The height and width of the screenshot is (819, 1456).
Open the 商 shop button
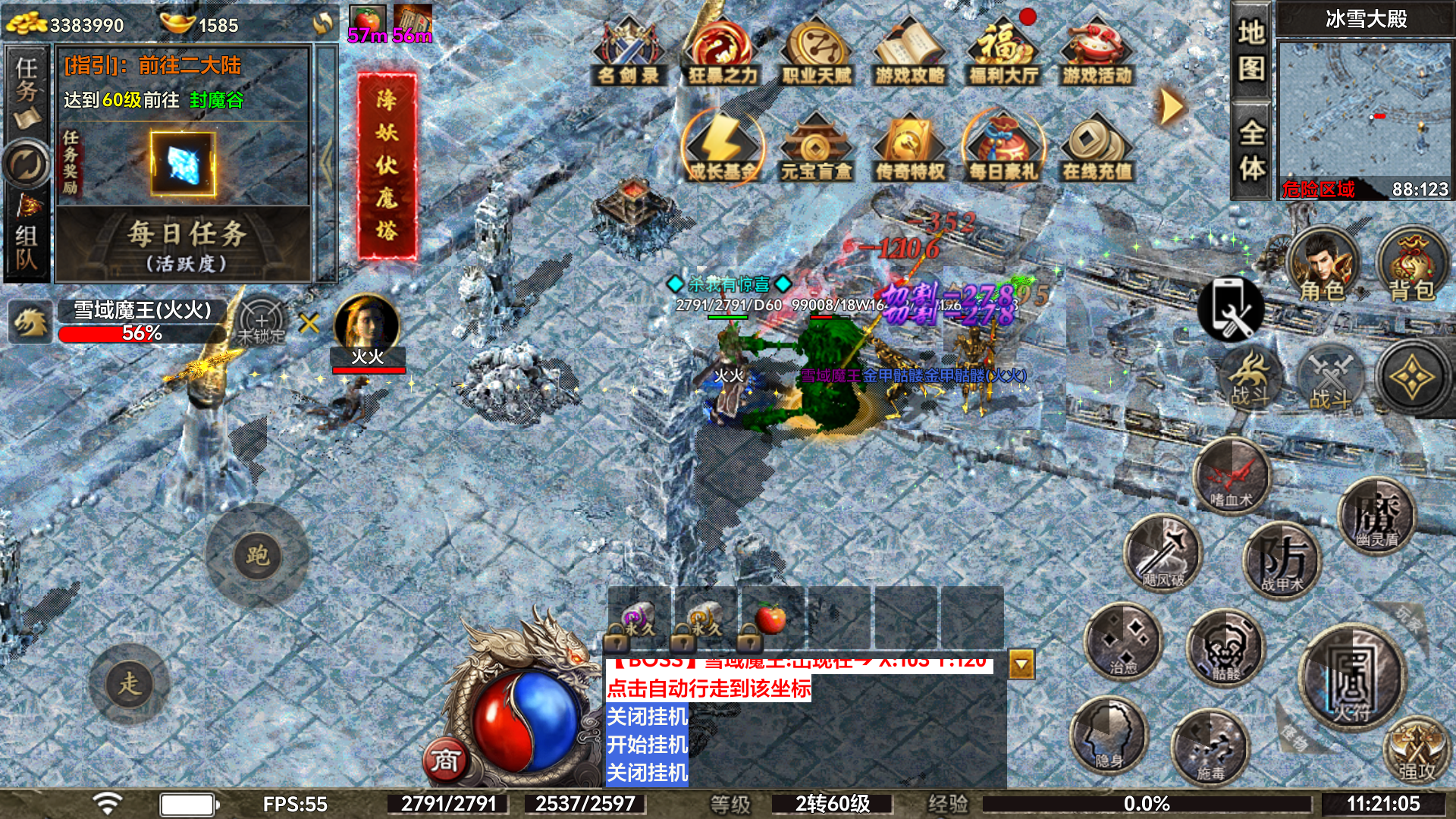tap(445, 760)
